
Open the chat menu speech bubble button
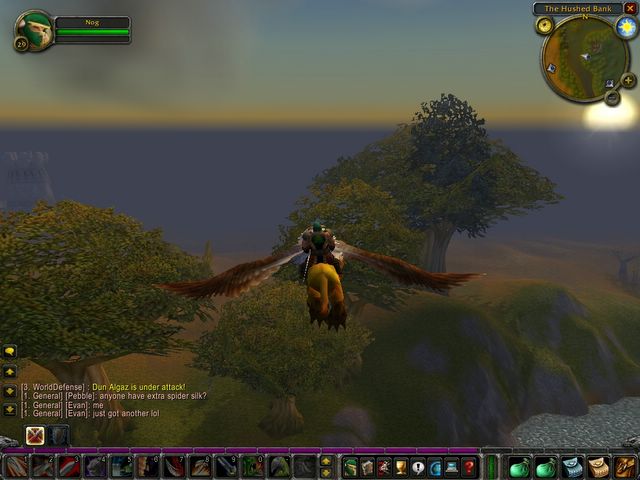[x=10, y=352]
